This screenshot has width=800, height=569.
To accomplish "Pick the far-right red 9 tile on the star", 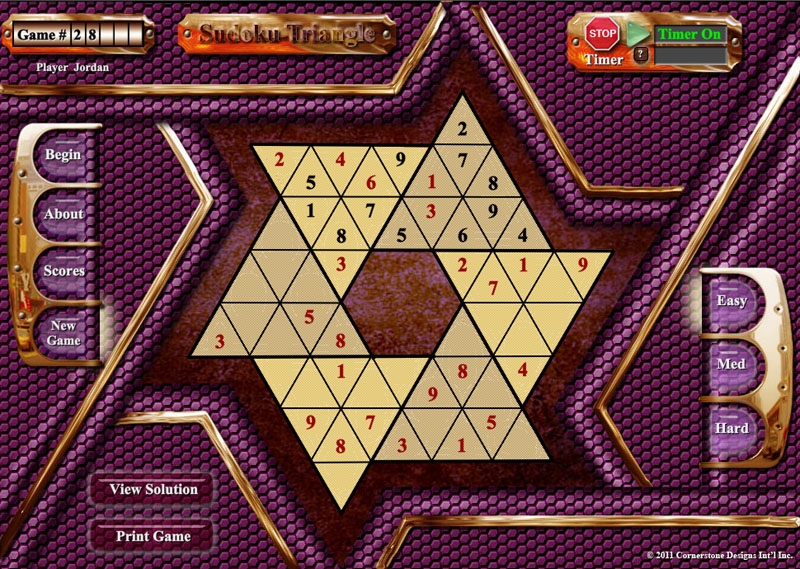I will click(x=583, y=266).
